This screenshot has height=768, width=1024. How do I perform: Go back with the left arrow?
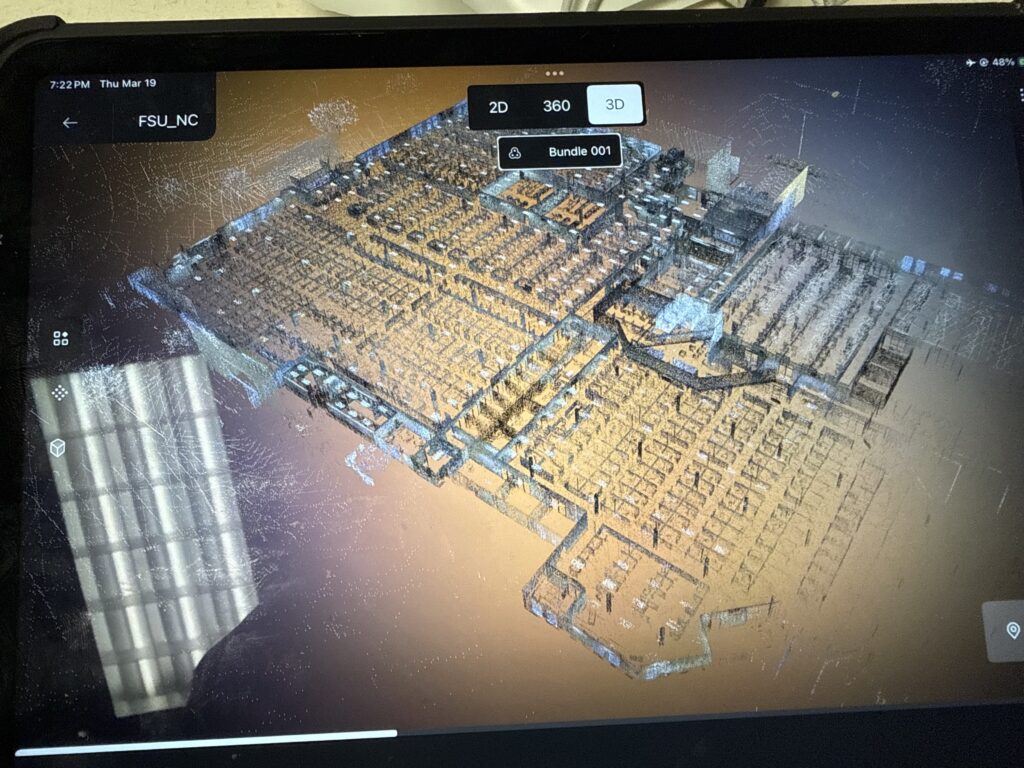(x=70, y=123)
